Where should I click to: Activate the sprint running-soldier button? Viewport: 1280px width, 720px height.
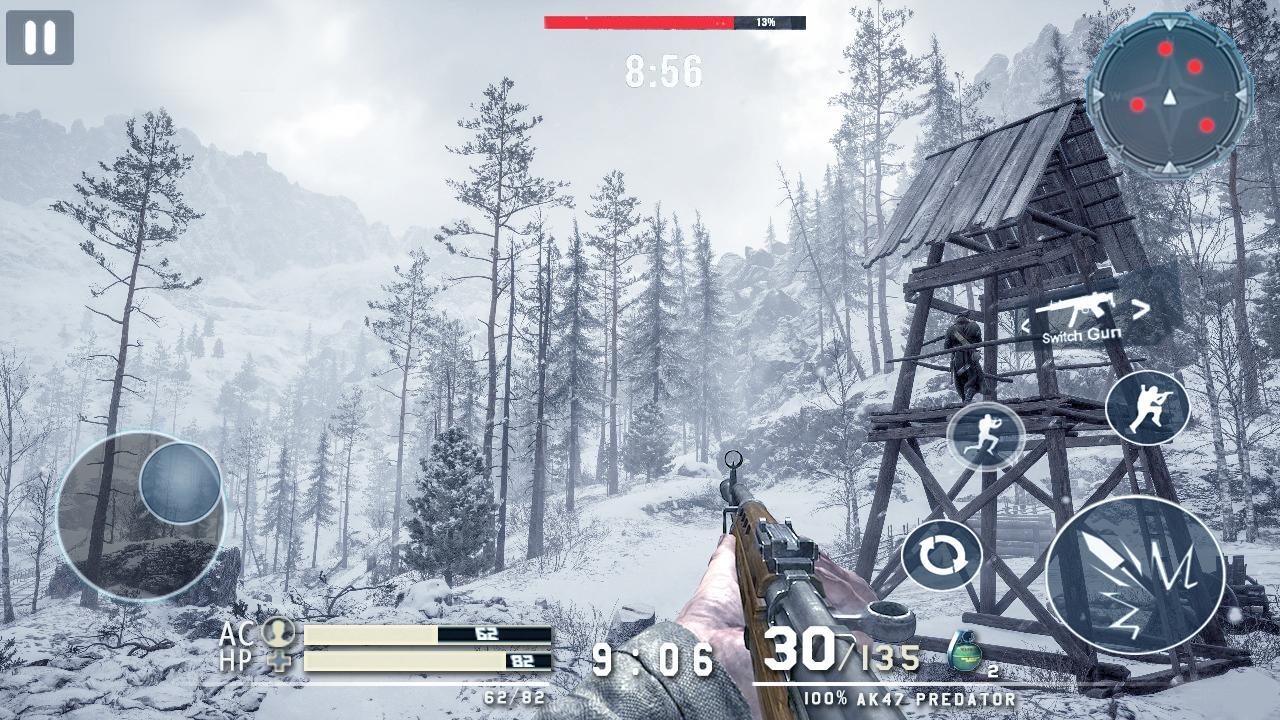click(986, 436)
